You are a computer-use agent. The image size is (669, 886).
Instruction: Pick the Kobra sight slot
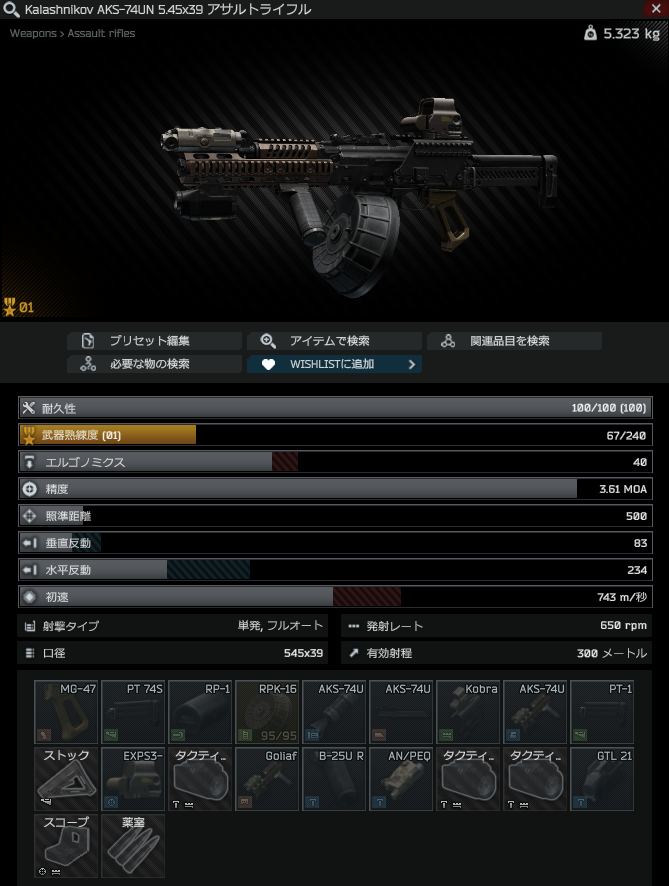(x=468, y=712)
